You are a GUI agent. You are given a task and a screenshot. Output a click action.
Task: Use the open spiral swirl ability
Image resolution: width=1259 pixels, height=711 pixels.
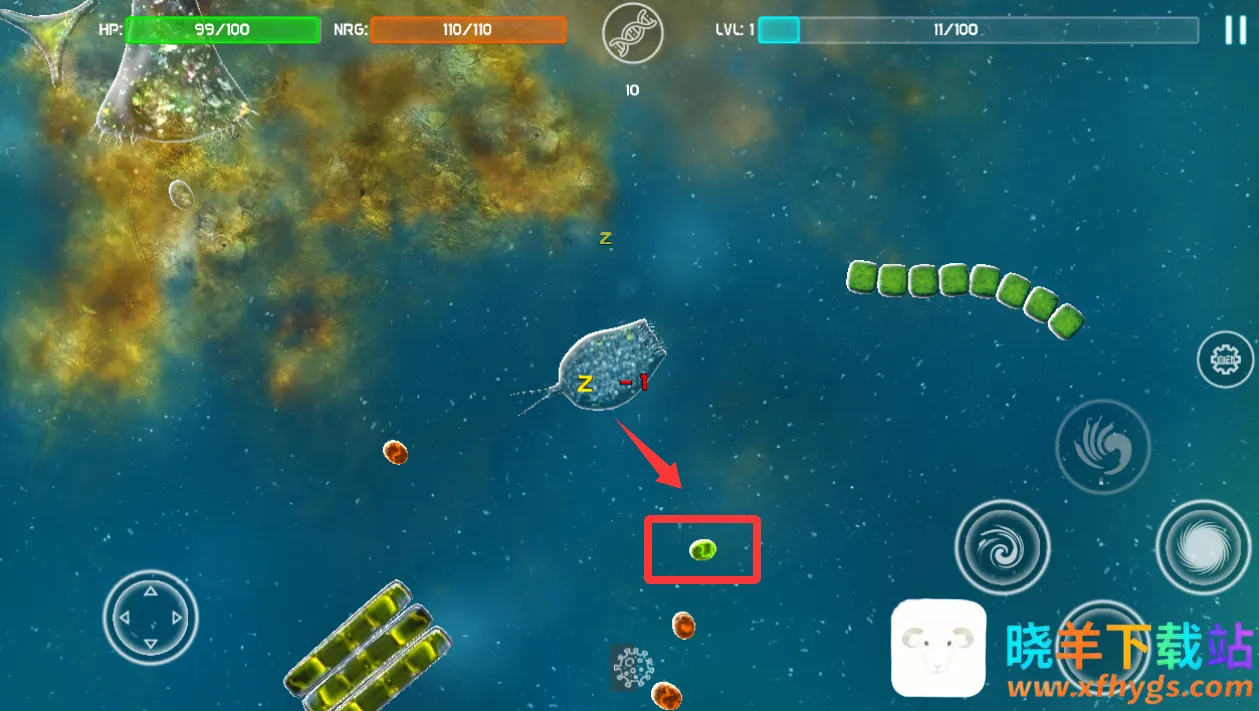click(x=1002, y=546)
